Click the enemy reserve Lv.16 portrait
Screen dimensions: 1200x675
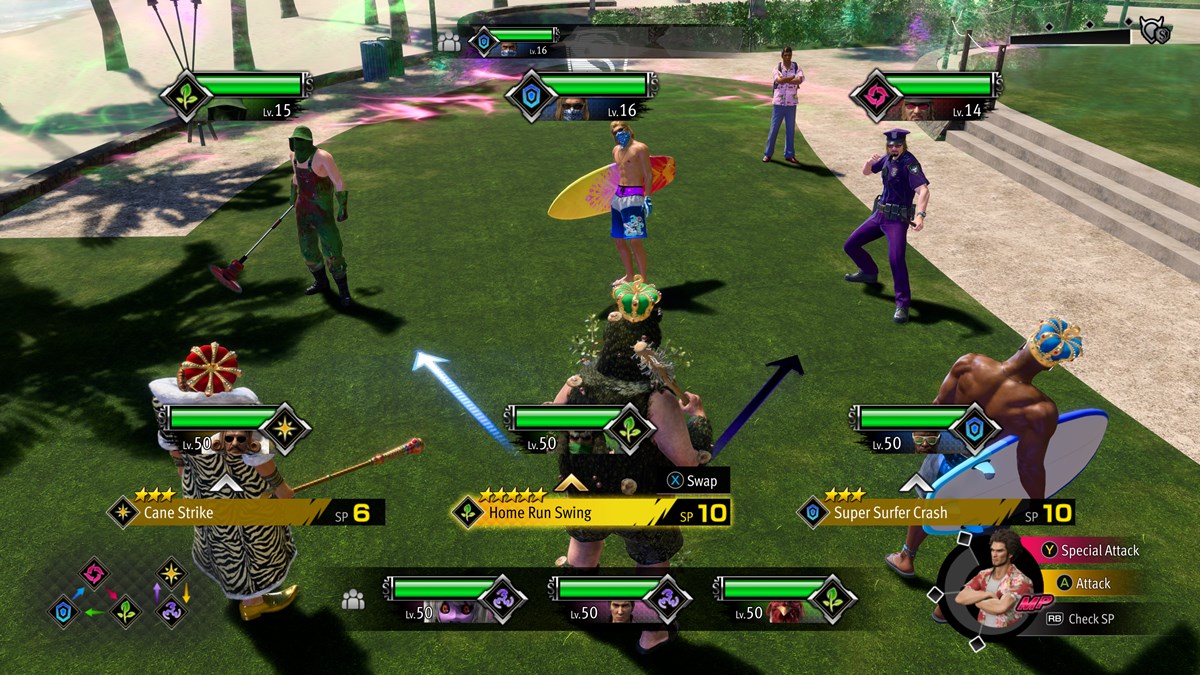(x=510, y=48)
